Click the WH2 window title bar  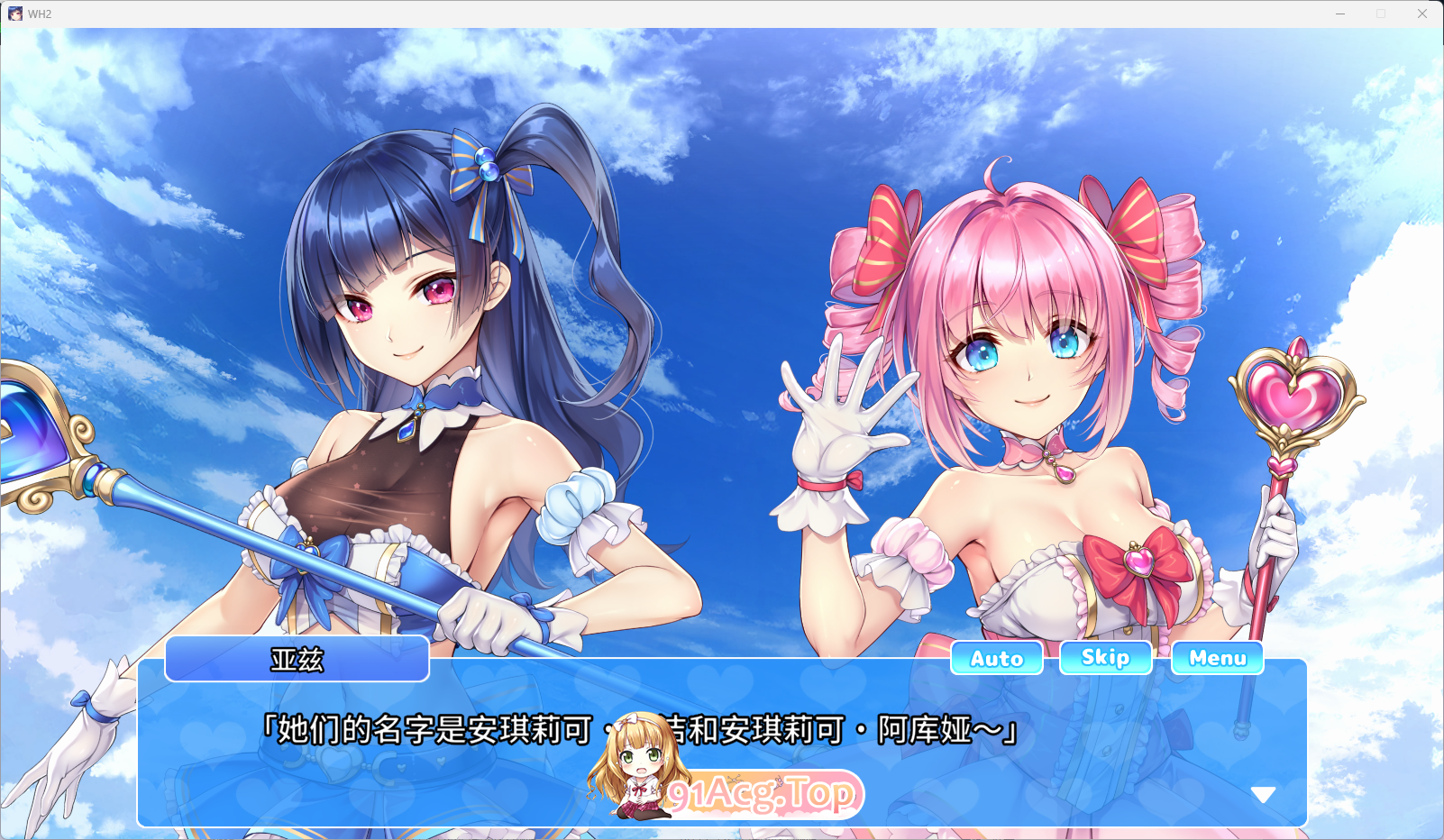[631, 14]
